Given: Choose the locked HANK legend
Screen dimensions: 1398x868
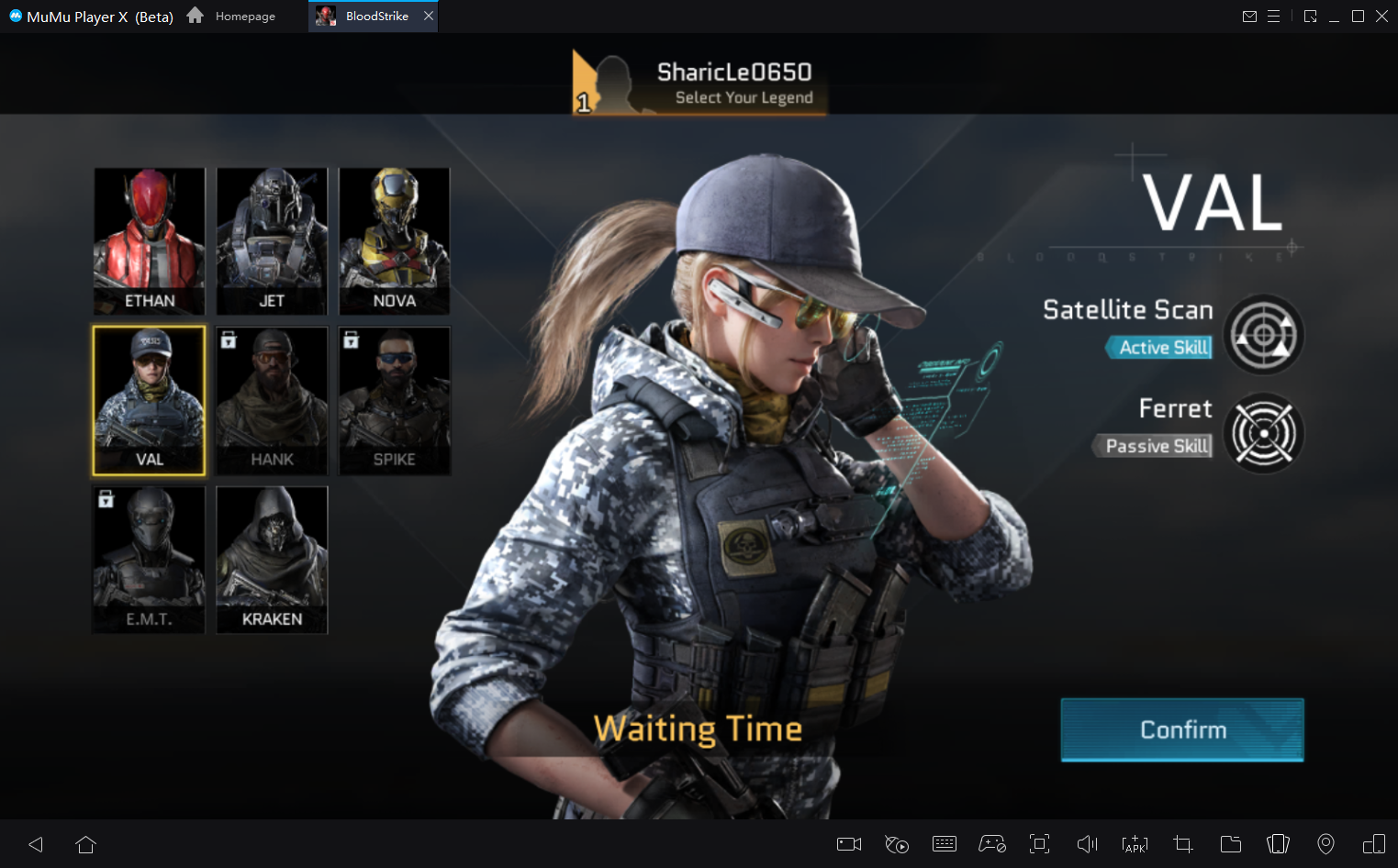Looking at the screenshot, I should [272, 400].
